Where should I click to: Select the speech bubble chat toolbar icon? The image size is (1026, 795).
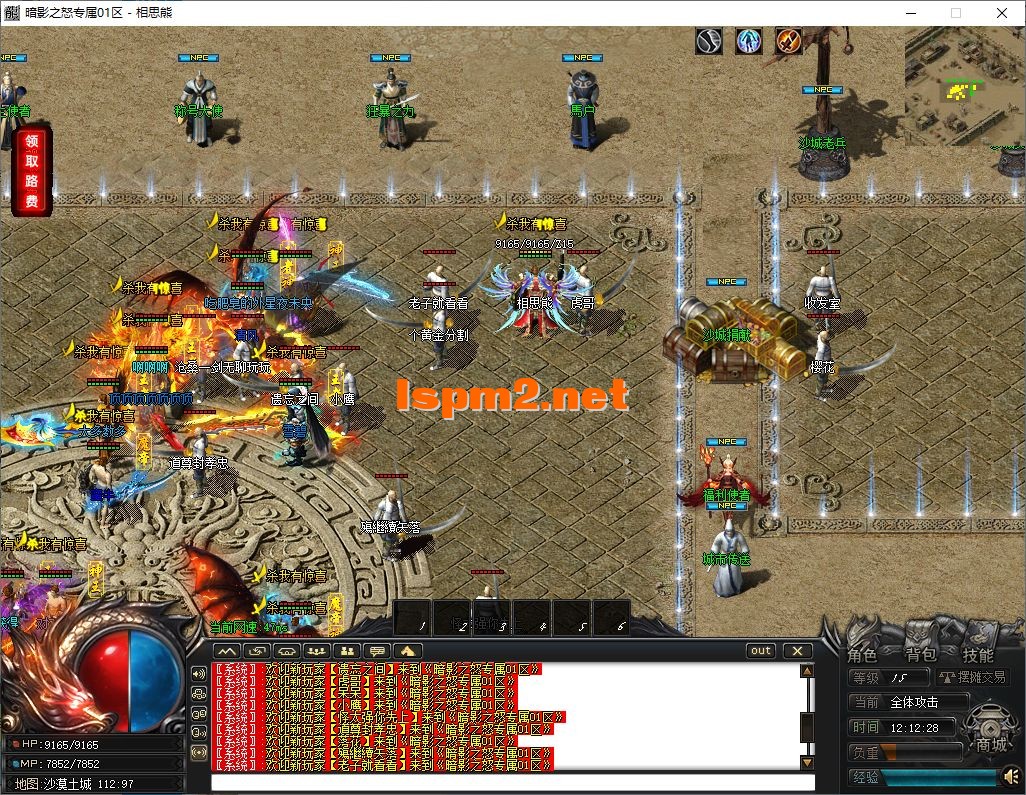point(378,651)
